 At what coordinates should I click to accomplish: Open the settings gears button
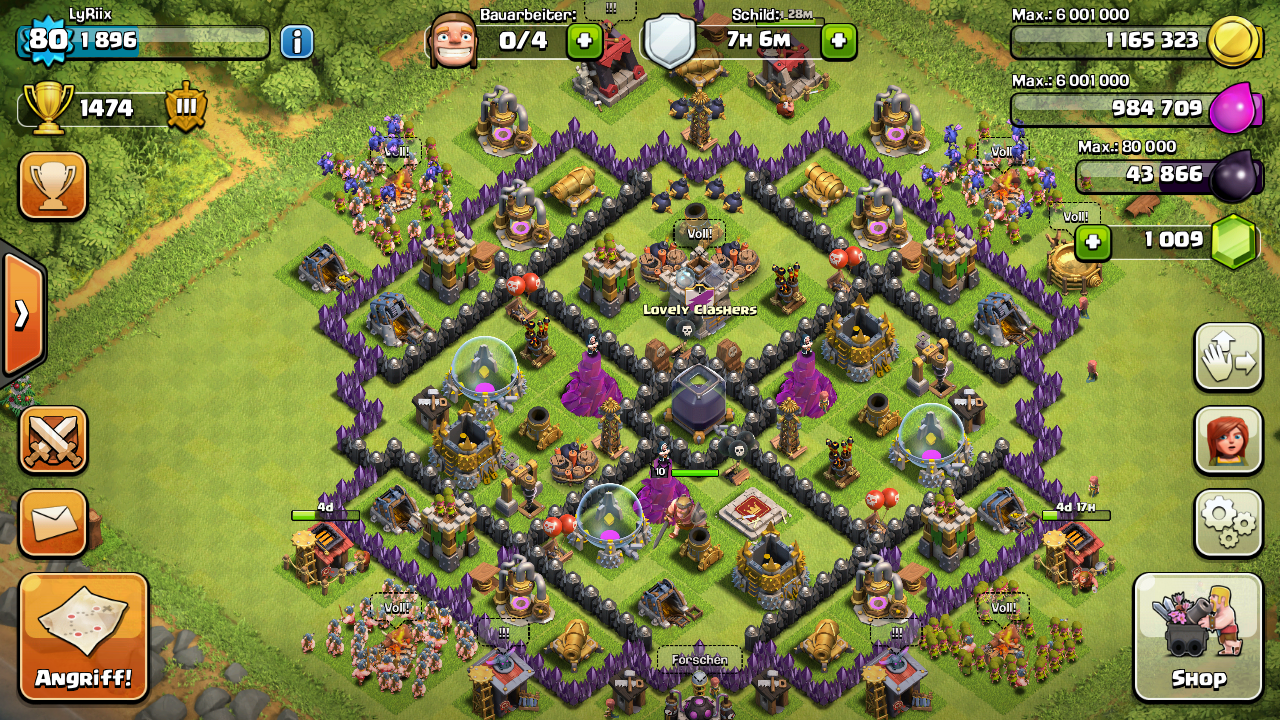point(1228,522)
